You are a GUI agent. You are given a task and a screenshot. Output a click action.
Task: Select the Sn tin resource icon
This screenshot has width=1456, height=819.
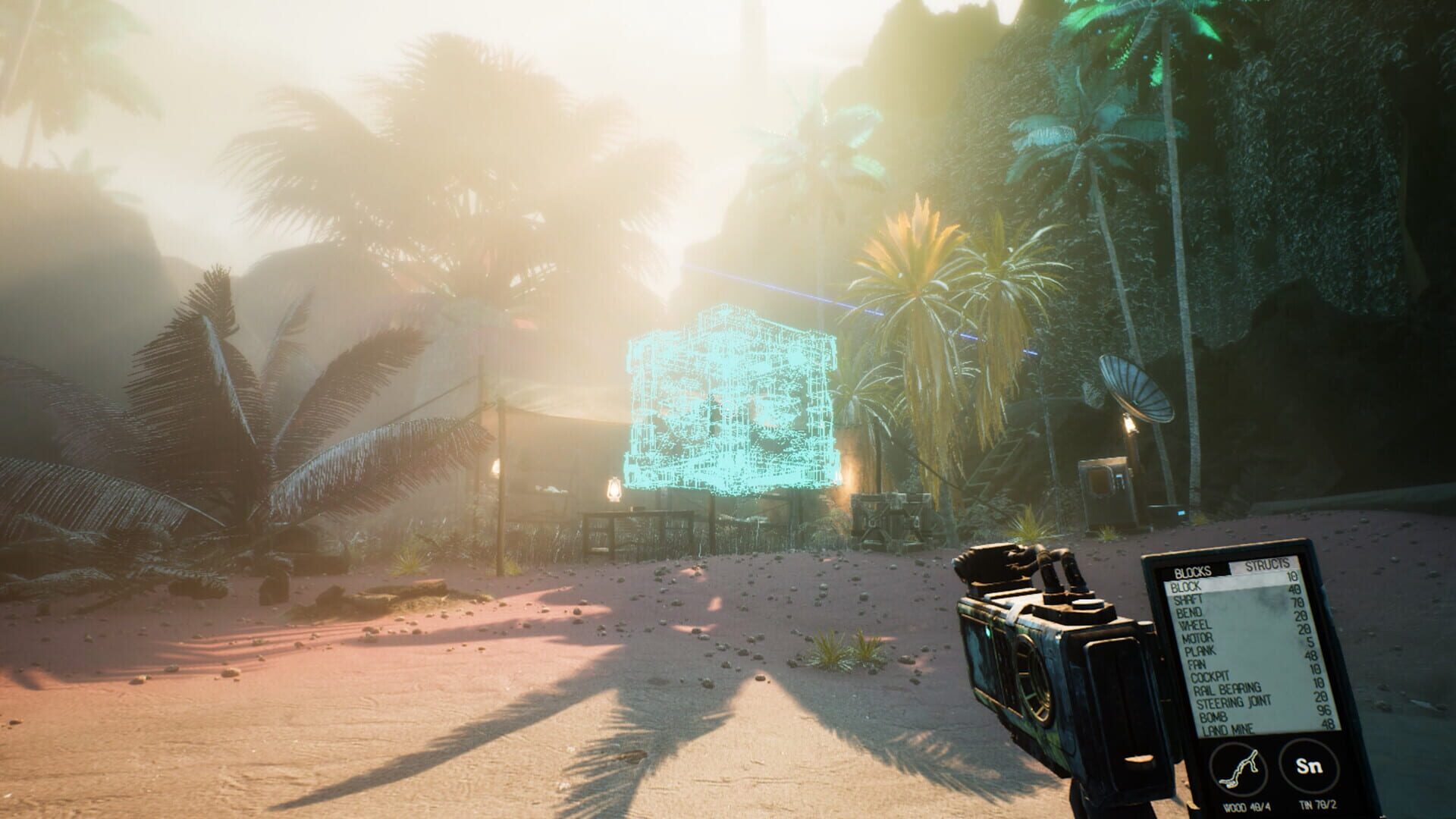coord(1310,765)
